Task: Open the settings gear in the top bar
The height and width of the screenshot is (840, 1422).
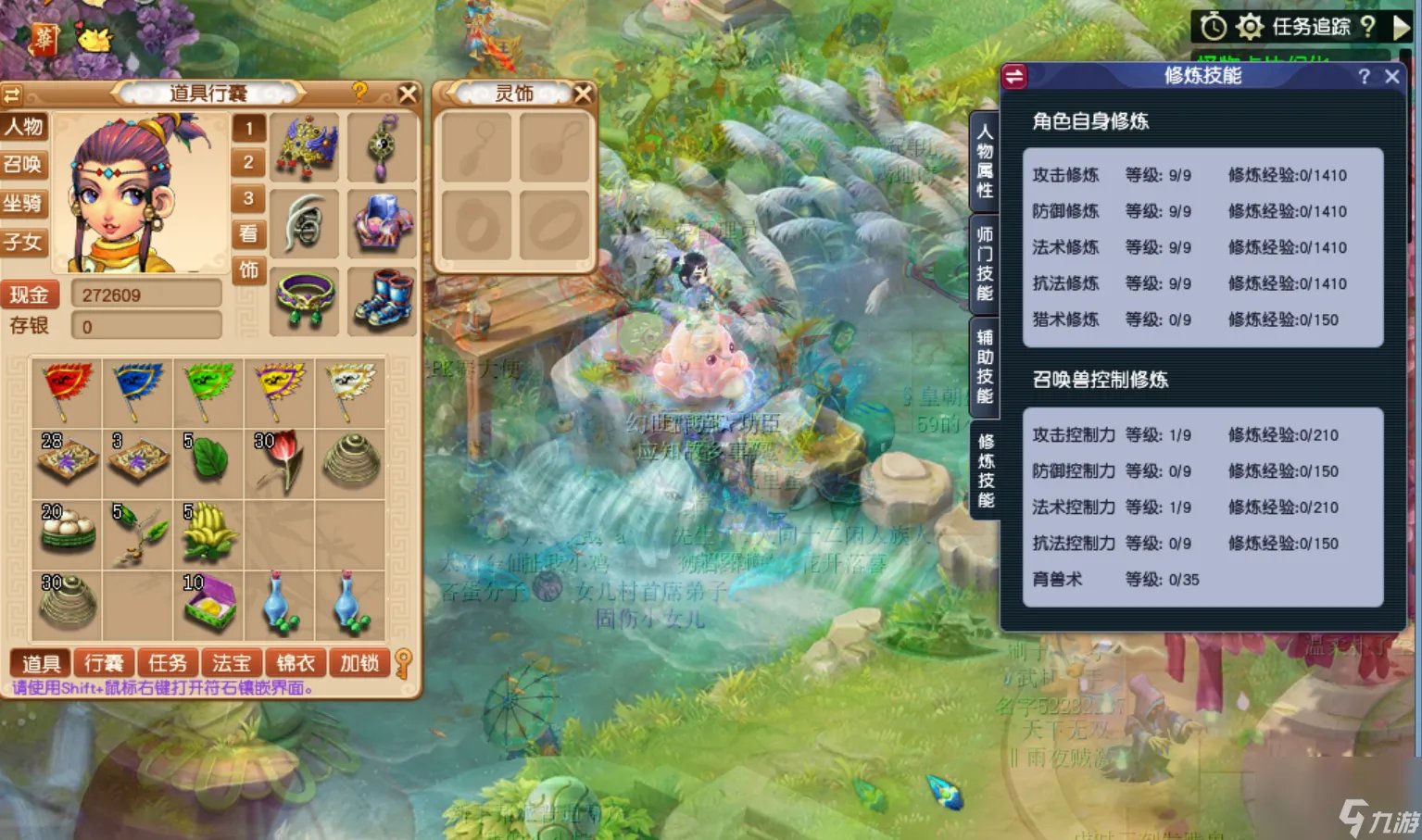Action: (1250, 26)
